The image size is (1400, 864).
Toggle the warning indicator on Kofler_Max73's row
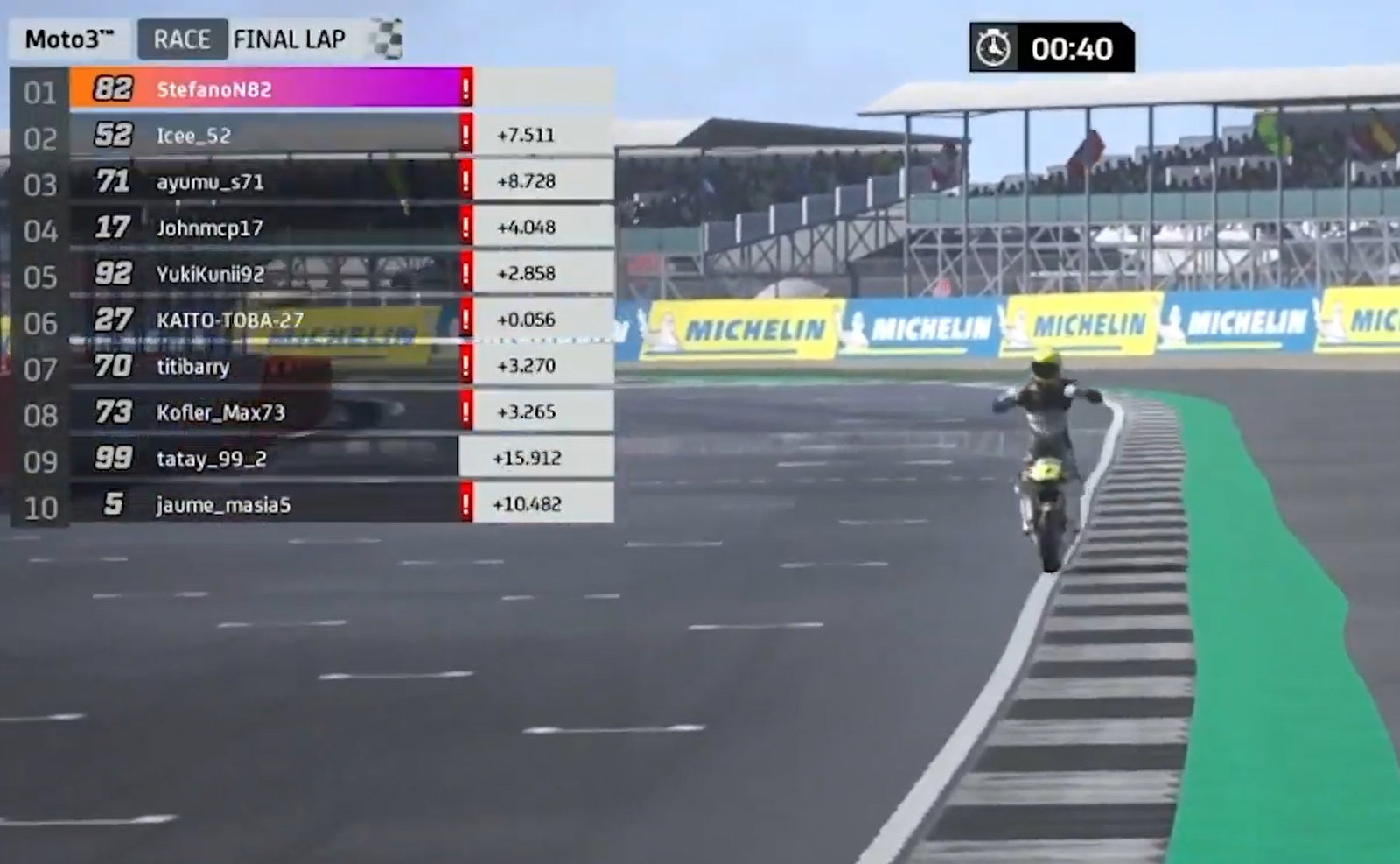tap(466, 412)
